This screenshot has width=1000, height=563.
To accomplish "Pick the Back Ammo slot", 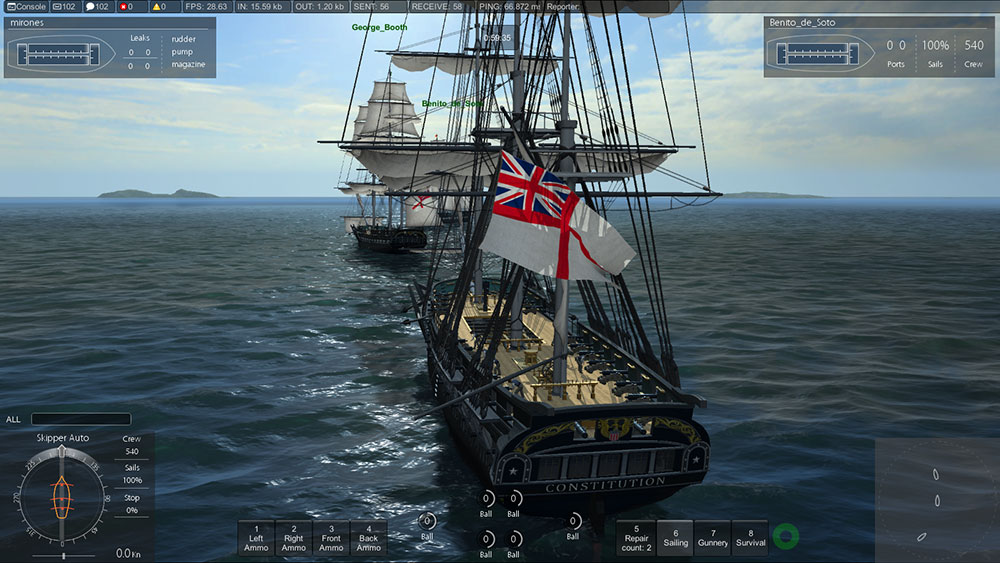I will (368, 538).
